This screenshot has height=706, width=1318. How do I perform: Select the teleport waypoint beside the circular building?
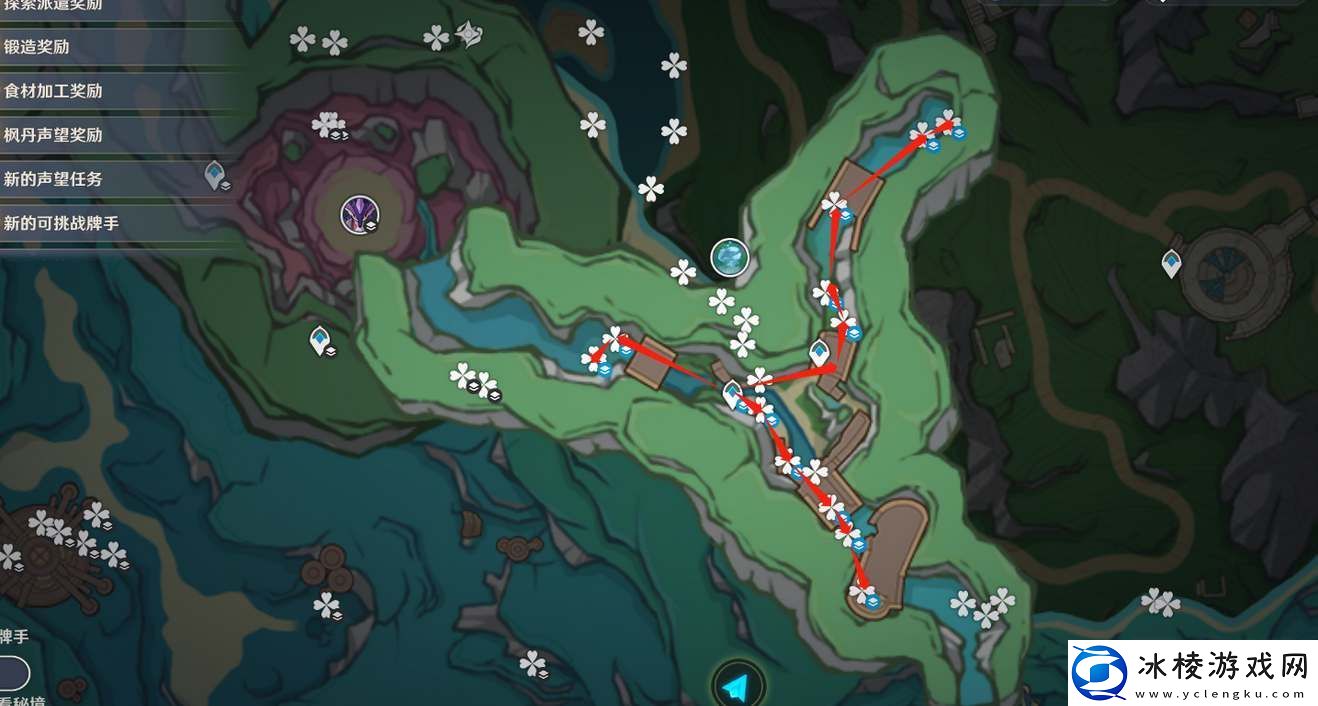[x=1171, y=264]
